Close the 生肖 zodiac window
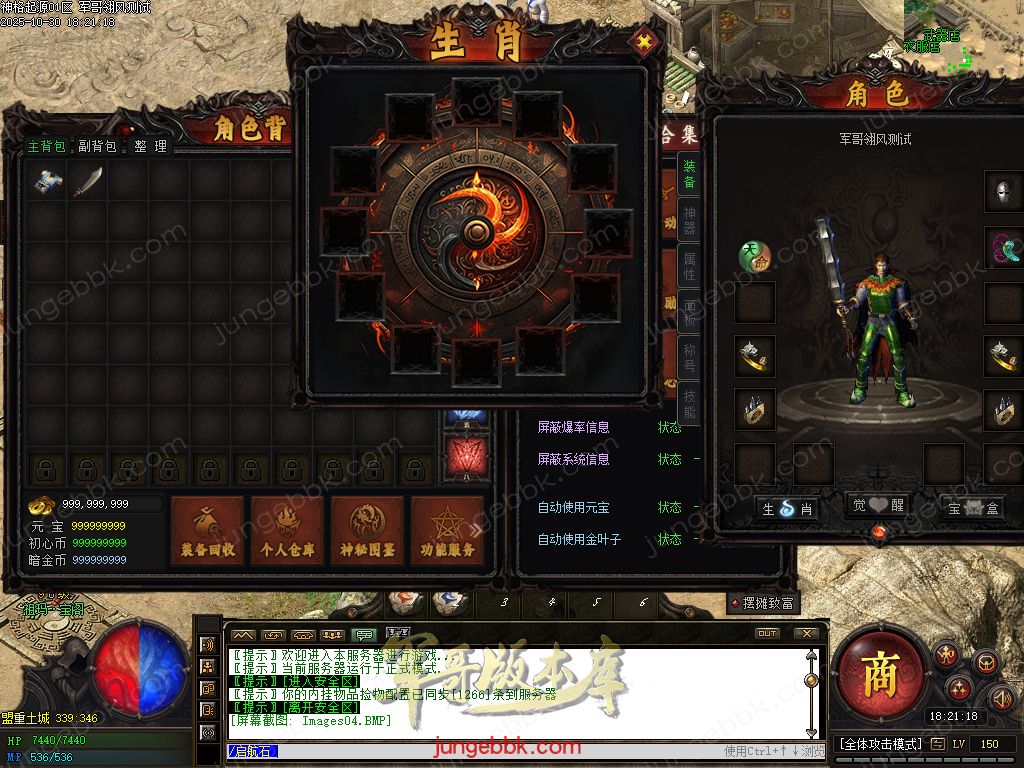 (x=645, y=42)
